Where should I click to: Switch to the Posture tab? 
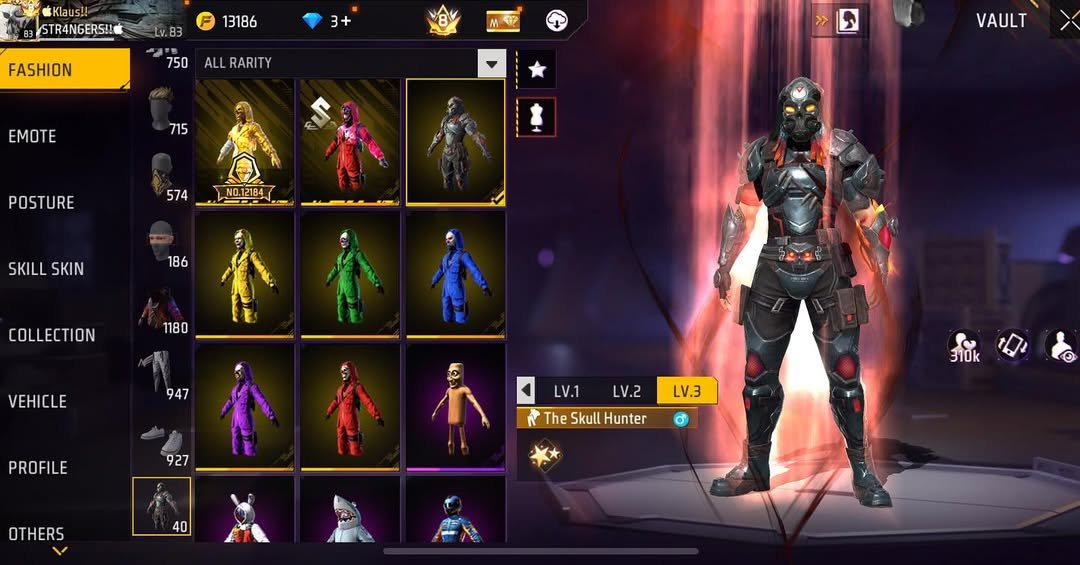coord(42,202)
